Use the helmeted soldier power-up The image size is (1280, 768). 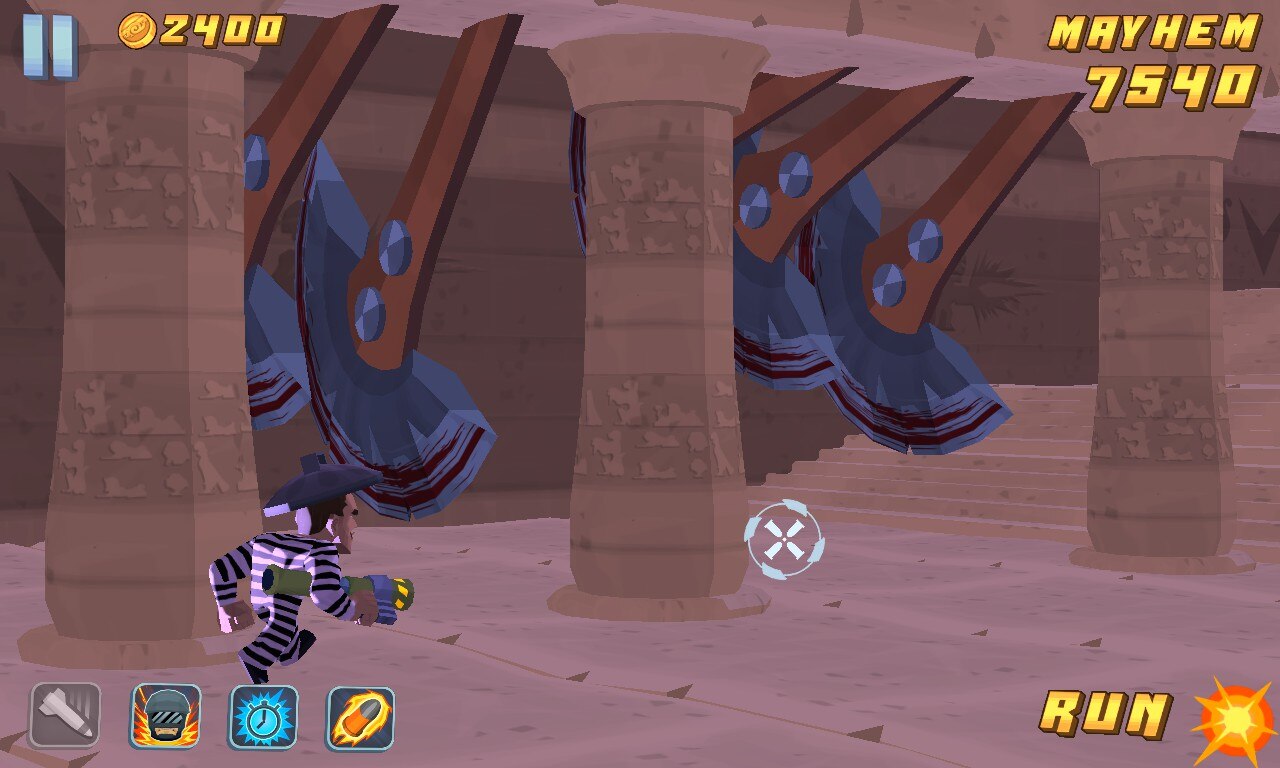[x=165, y=716]
